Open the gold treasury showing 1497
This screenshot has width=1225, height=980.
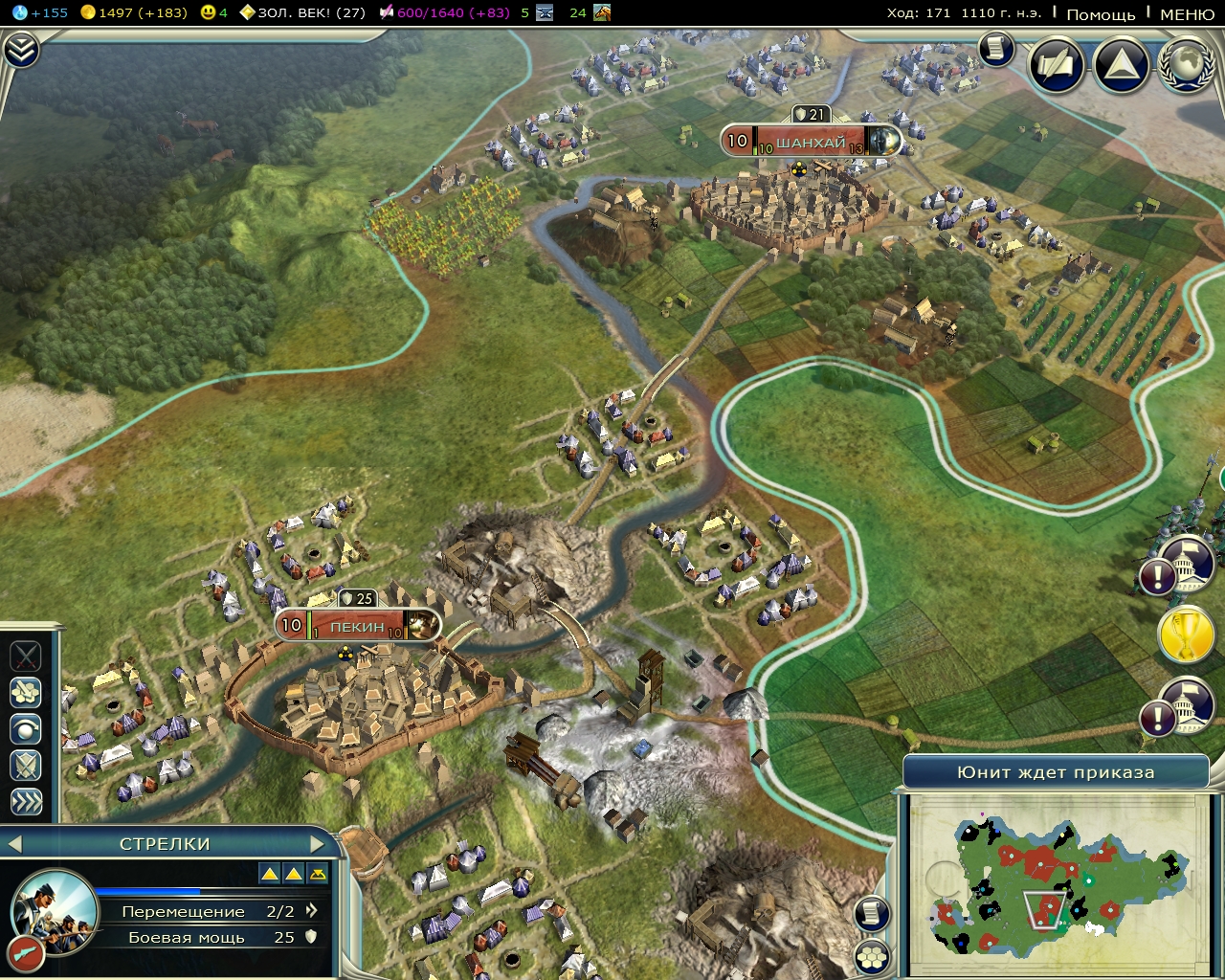(88, 14)
